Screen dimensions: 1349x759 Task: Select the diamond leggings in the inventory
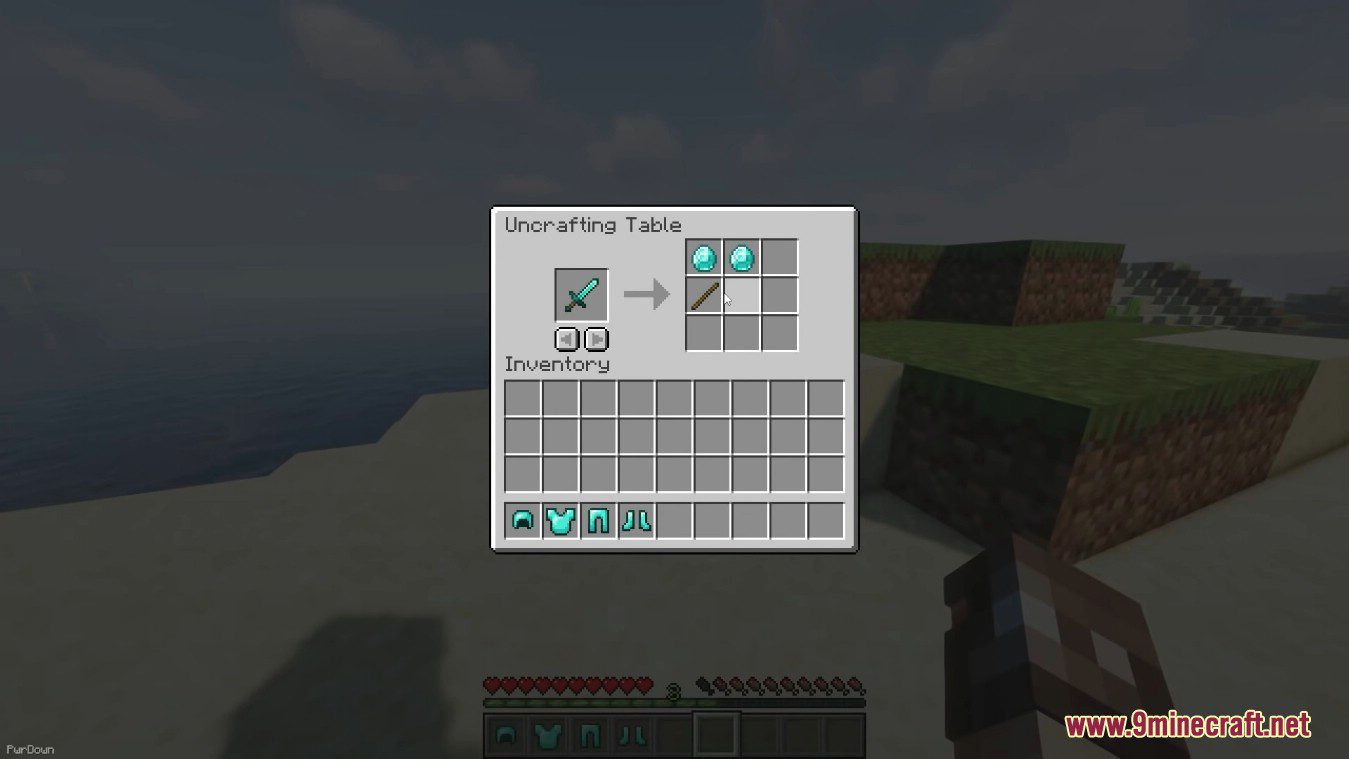600,518
